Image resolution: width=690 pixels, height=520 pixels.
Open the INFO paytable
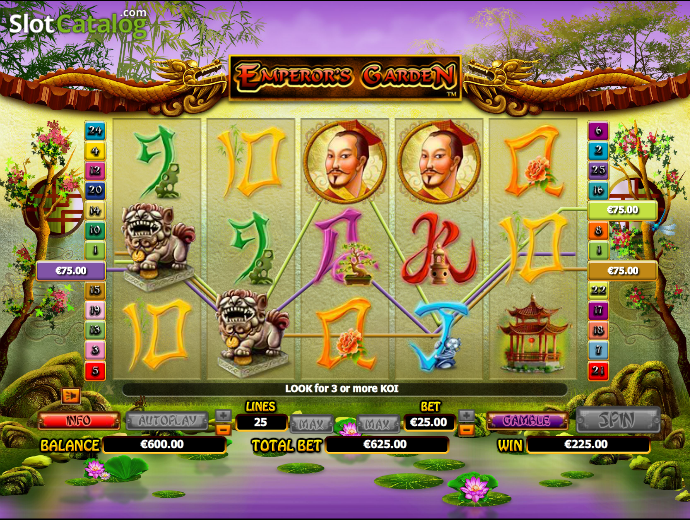pos(79,421)
